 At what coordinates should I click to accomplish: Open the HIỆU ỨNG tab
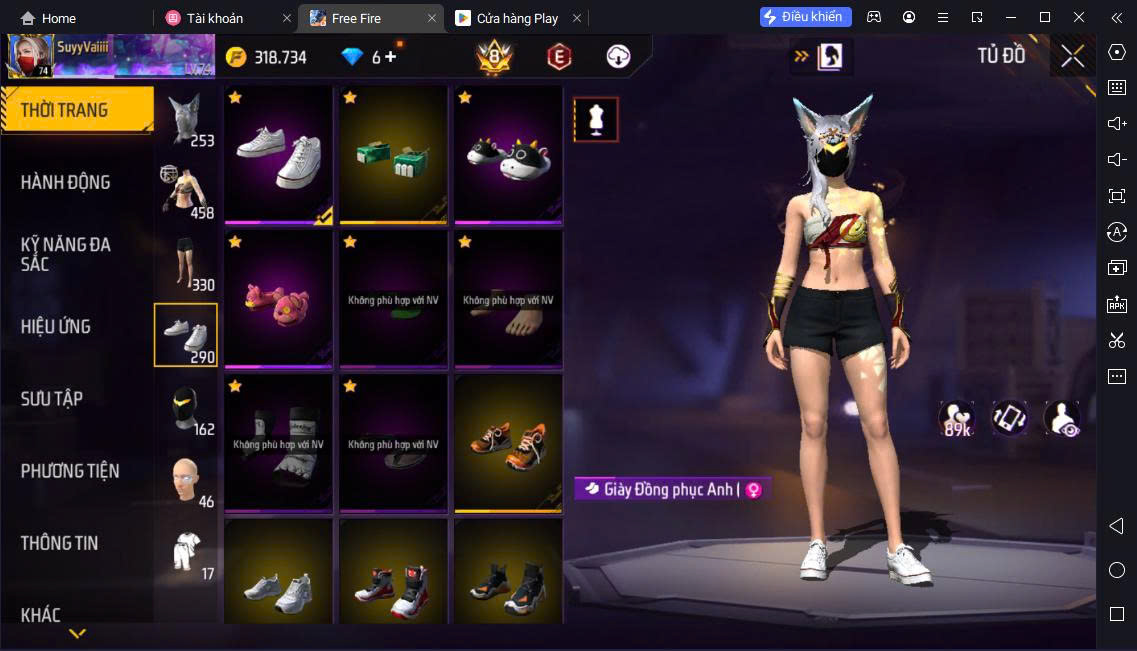click(56, 327)
